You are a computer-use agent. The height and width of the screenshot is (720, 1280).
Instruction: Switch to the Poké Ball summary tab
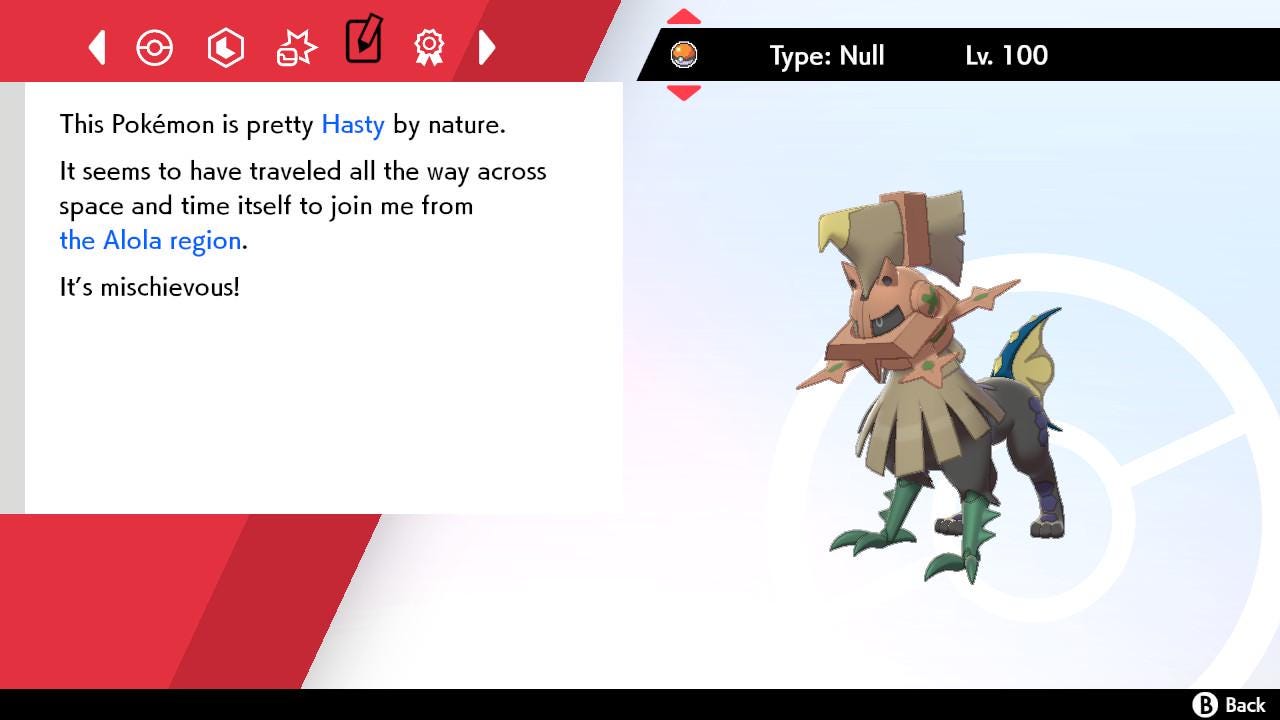tap(155, 47)
